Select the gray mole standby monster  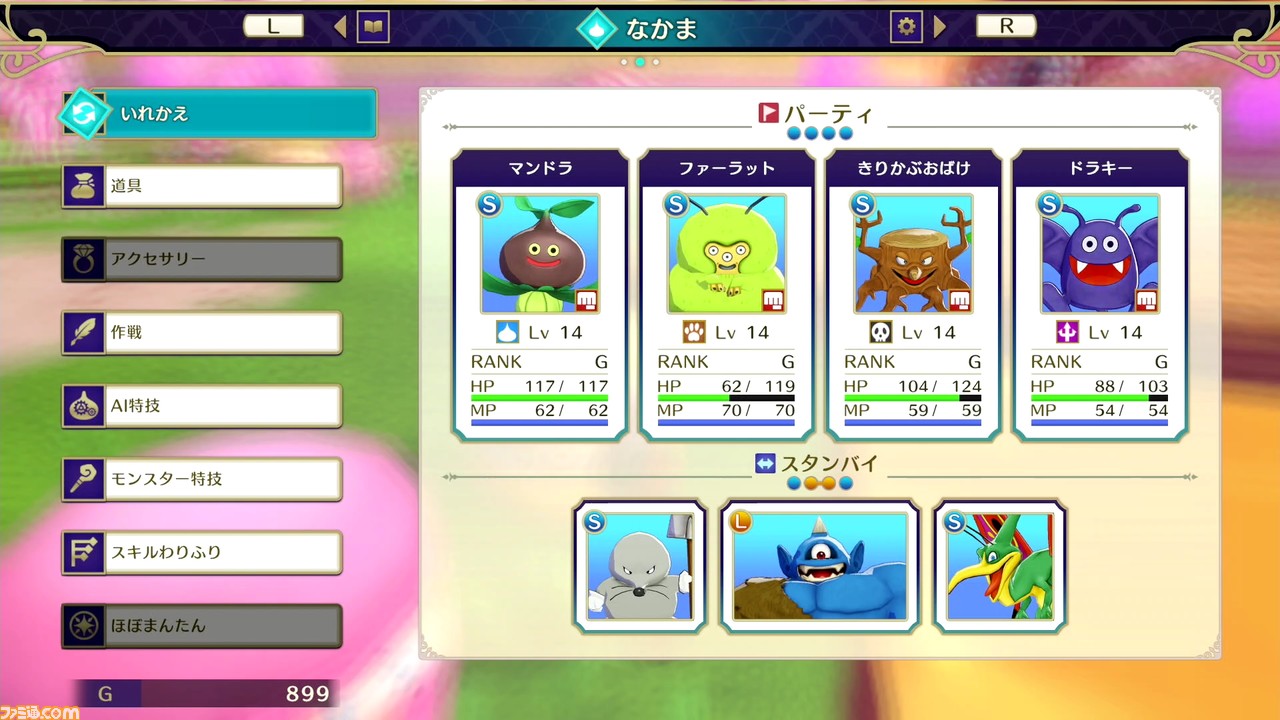pyautogui.click(x=640, y=567)
